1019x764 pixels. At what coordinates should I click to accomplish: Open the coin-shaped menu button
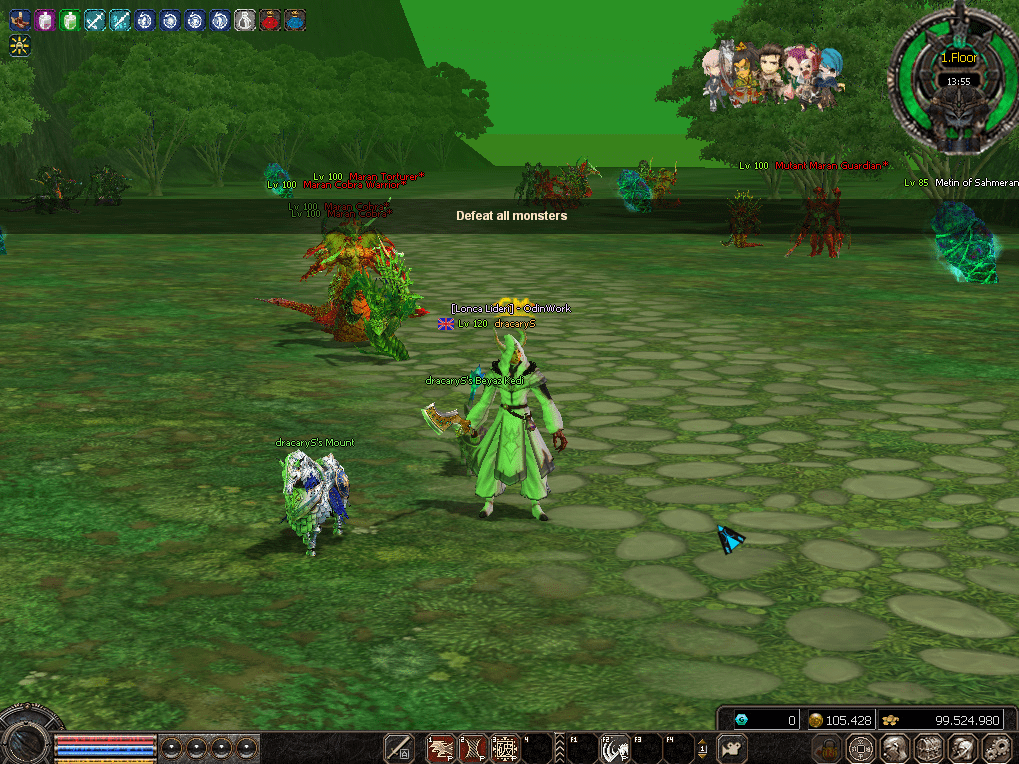(x=860, y=747)
